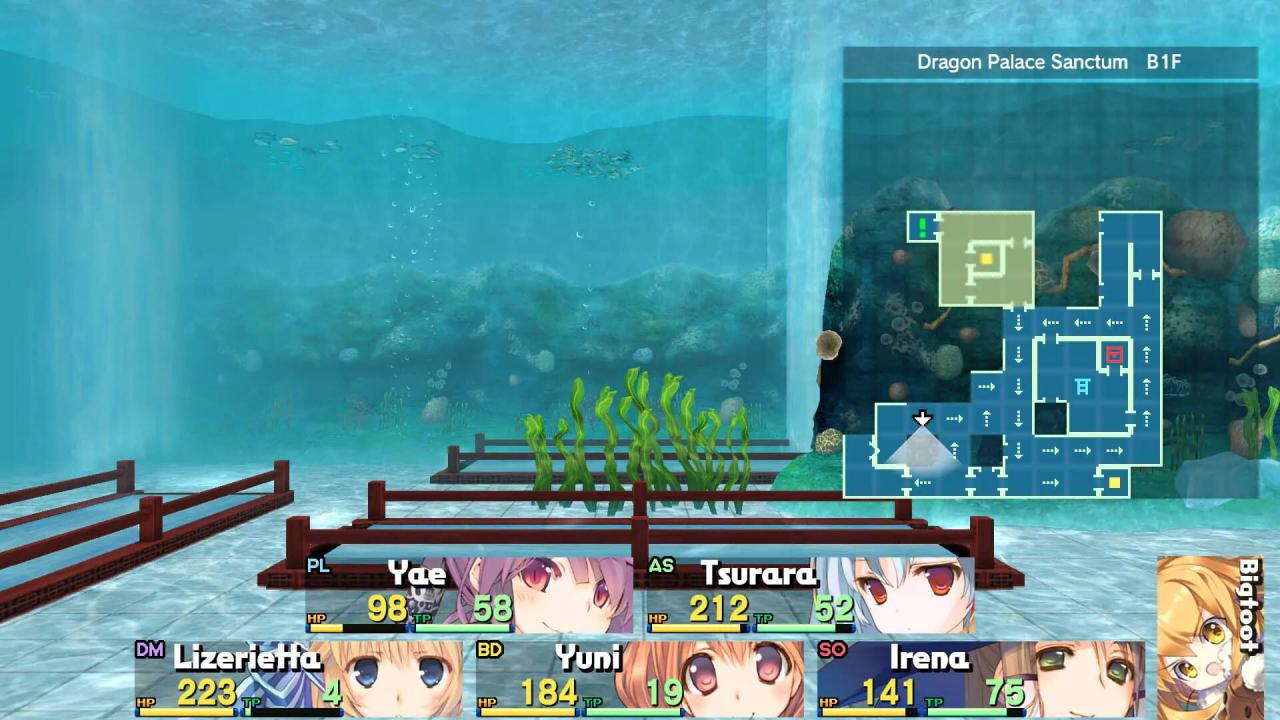Select Irena's party panel
Screen dimensions: 1280x720
click(x=981, y=679)
